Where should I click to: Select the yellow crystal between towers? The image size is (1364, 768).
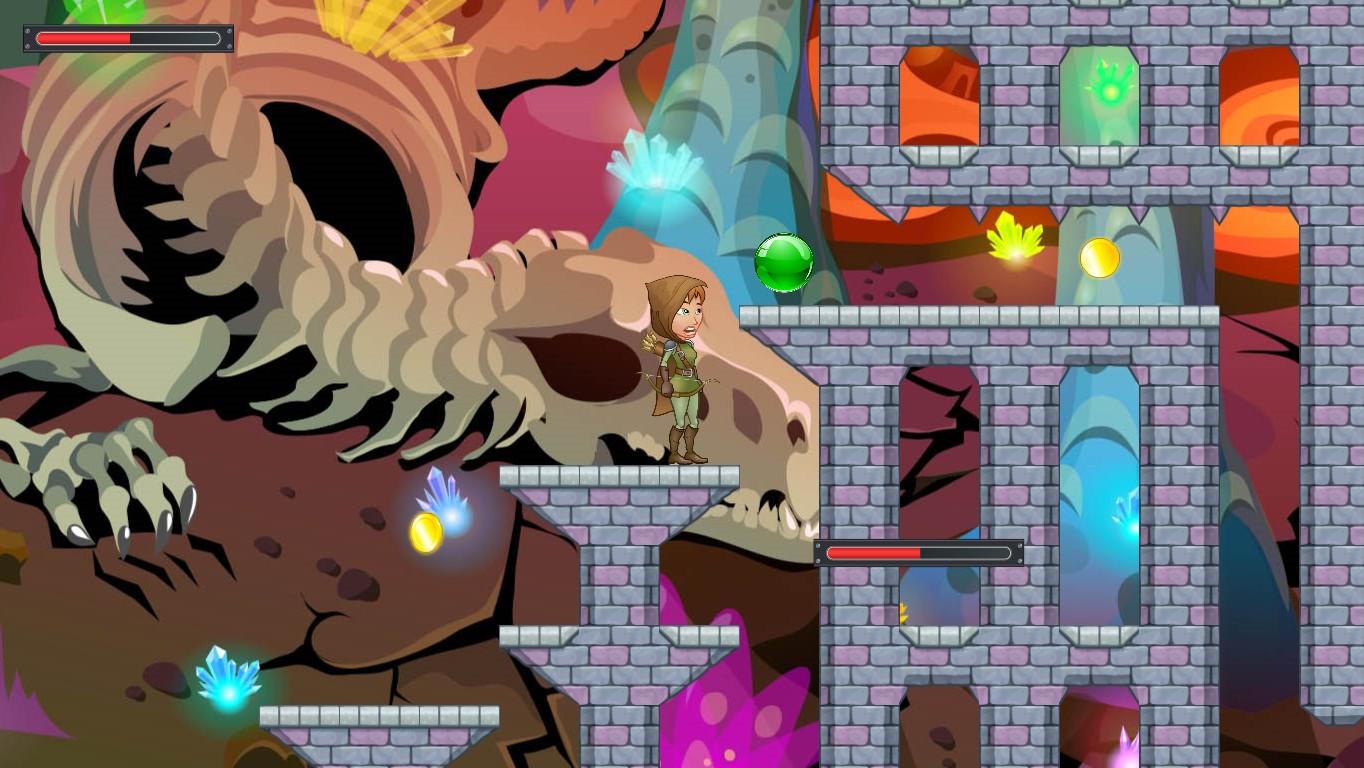[1014, 240]
